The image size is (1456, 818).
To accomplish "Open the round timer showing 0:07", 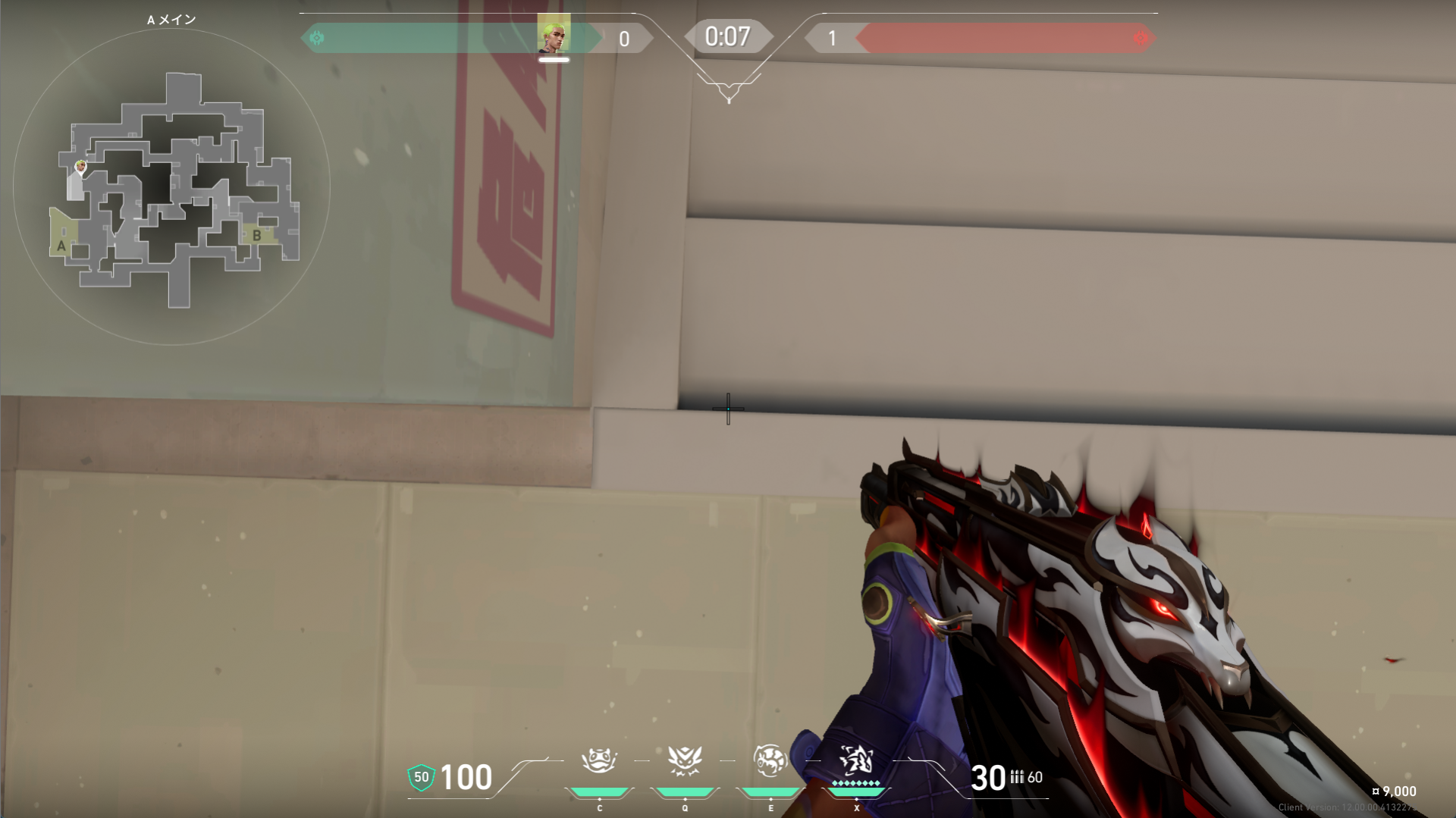I will [x=726, y=35].
